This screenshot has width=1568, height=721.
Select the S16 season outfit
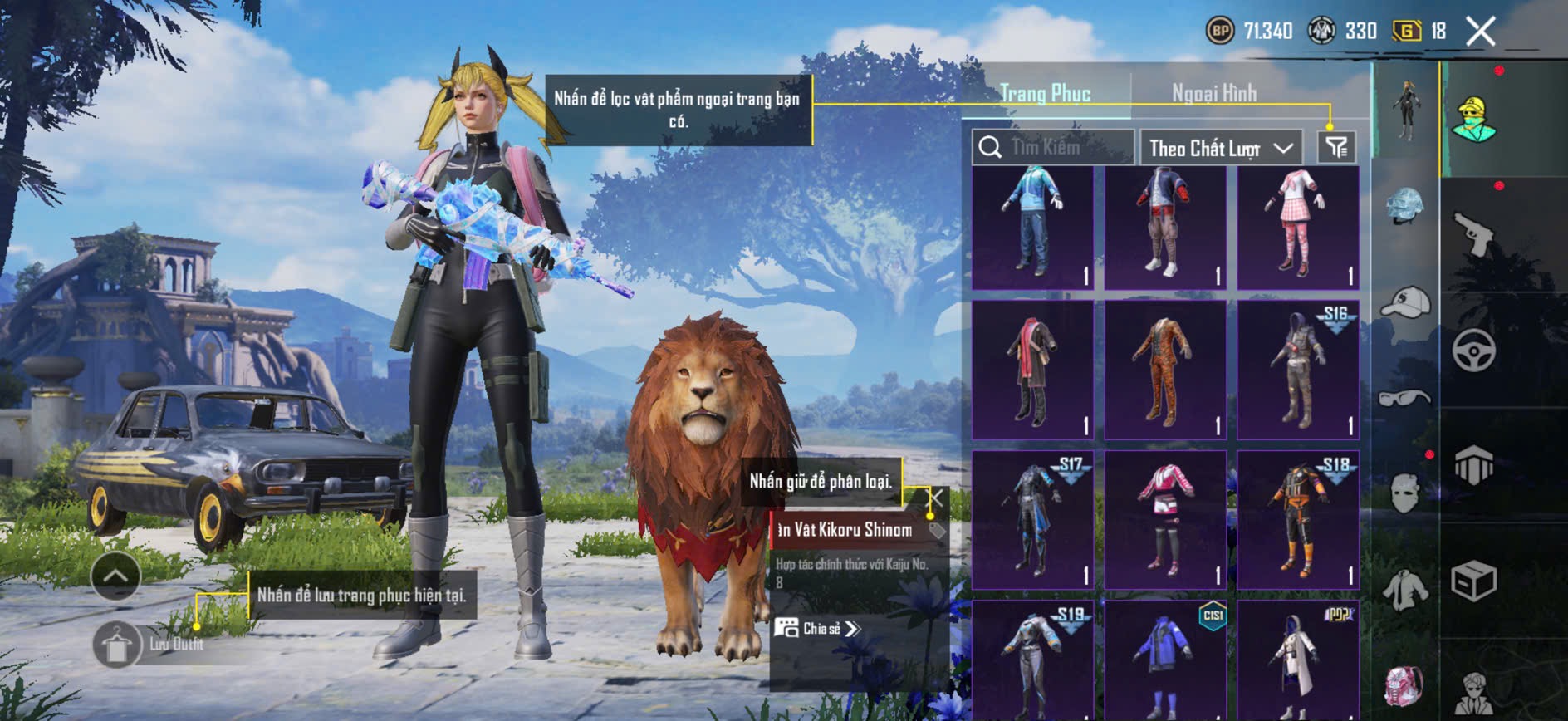coord(1297,370)
